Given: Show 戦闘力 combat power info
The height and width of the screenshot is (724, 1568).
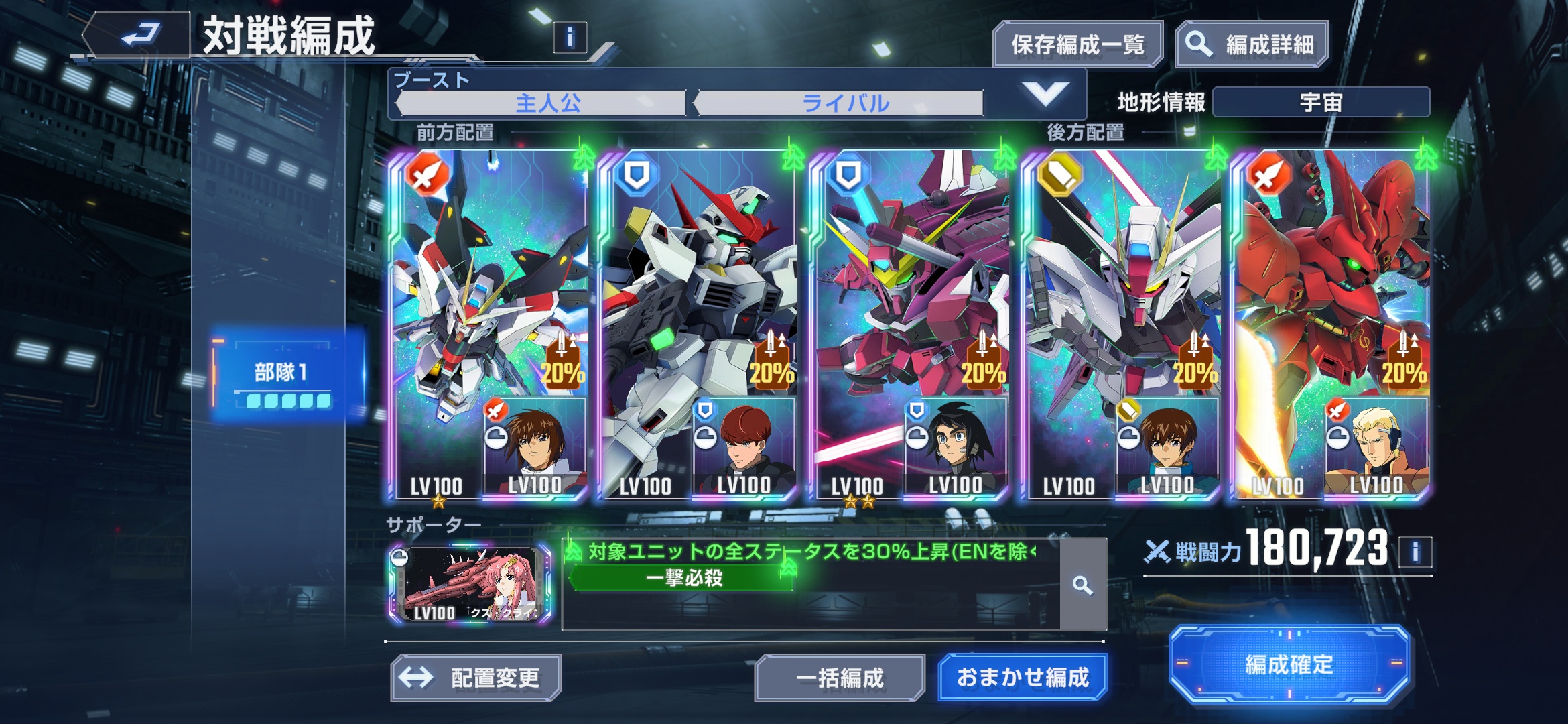Looking at the screenshot, I should tap(1415, 552).
